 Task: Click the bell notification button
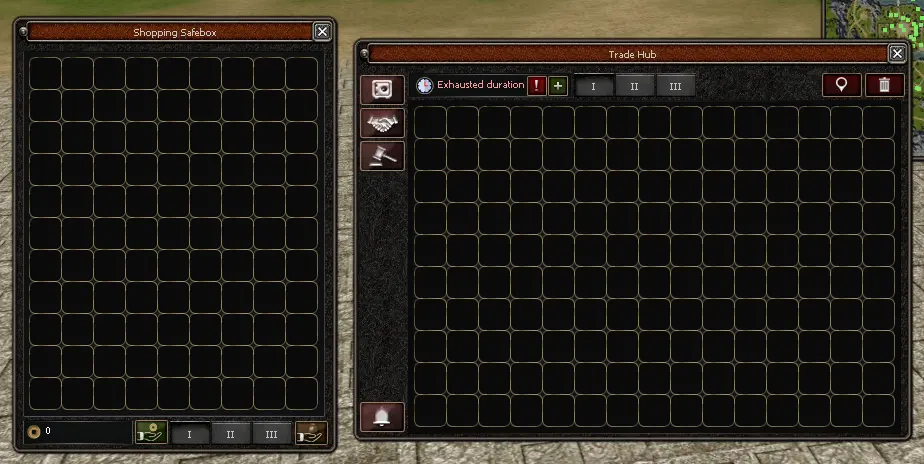[382, 417]
